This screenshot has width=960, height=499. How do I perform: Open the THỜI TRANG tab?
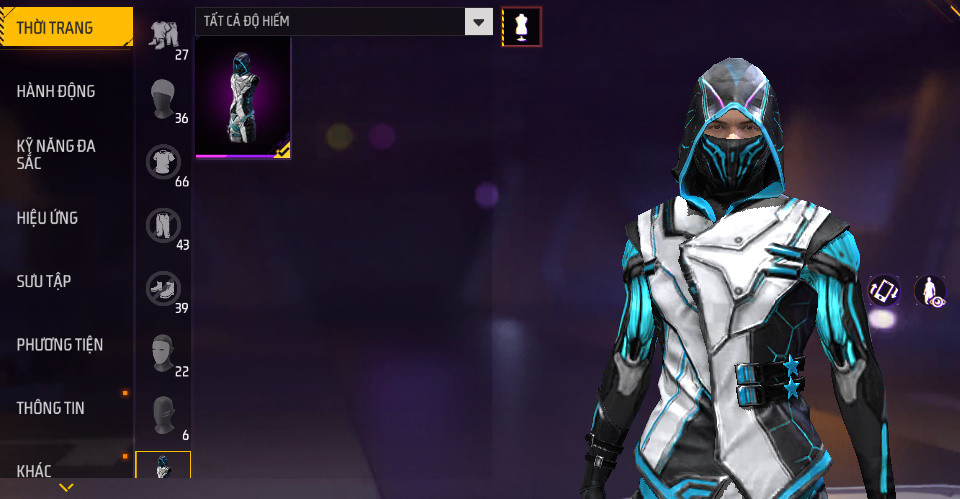click(66, 28)
